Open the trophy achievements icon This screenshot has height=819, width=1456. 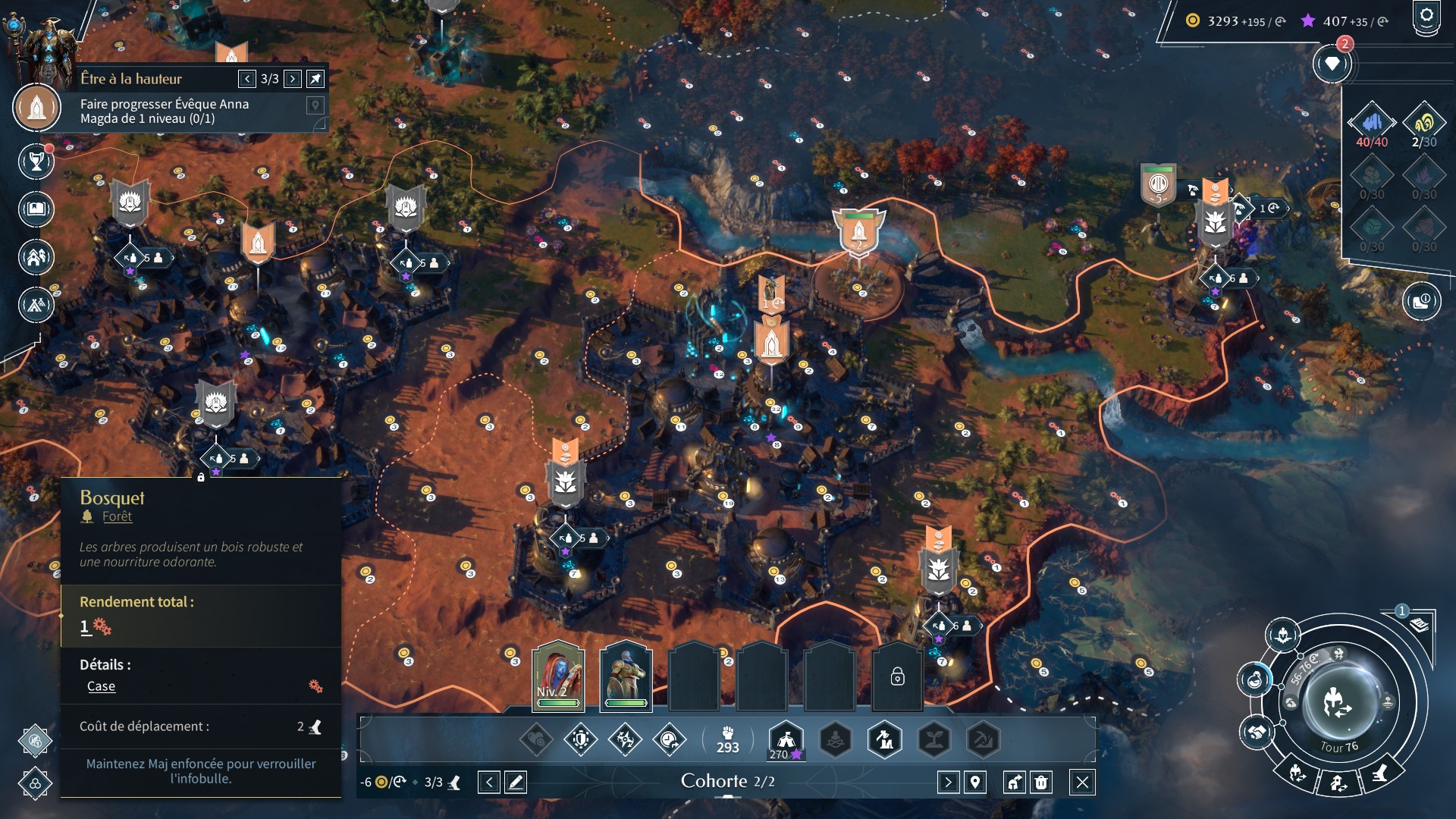[x=36, y=161]
